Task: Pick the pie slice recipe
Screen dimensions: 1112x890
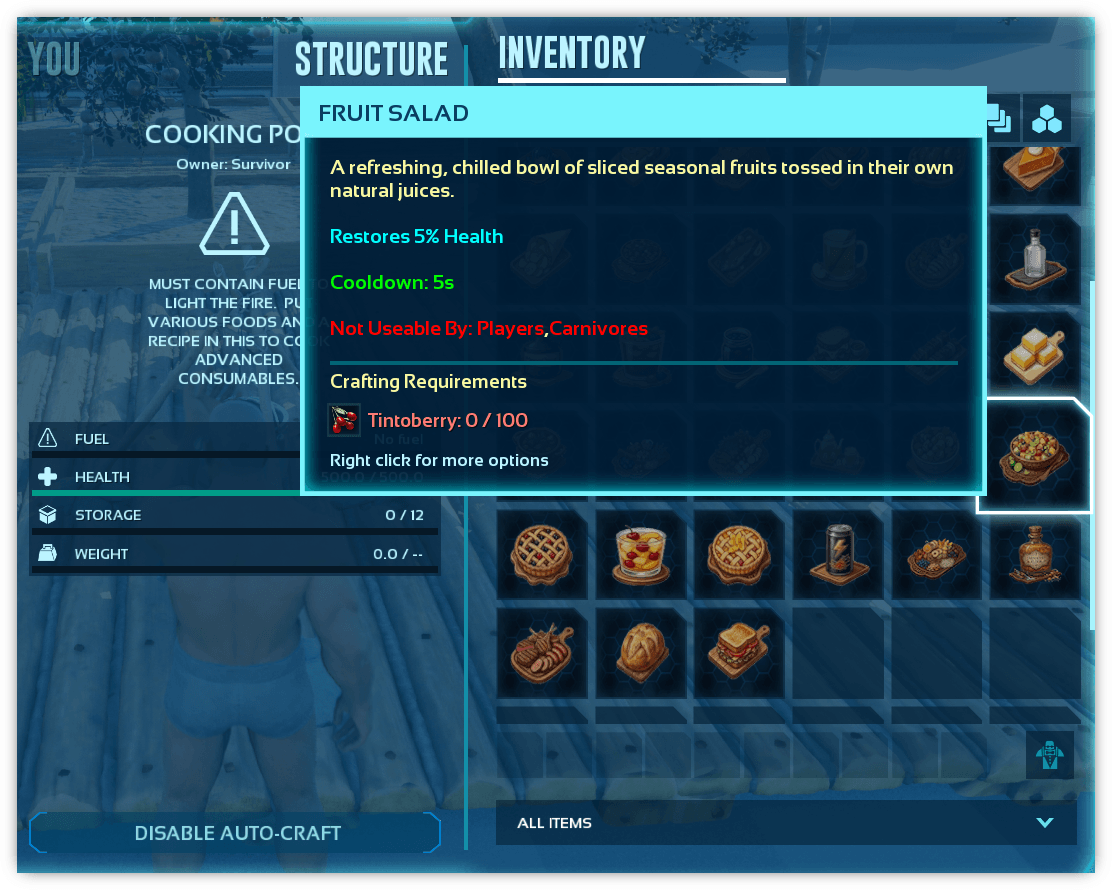Action: click(1035, 168)
